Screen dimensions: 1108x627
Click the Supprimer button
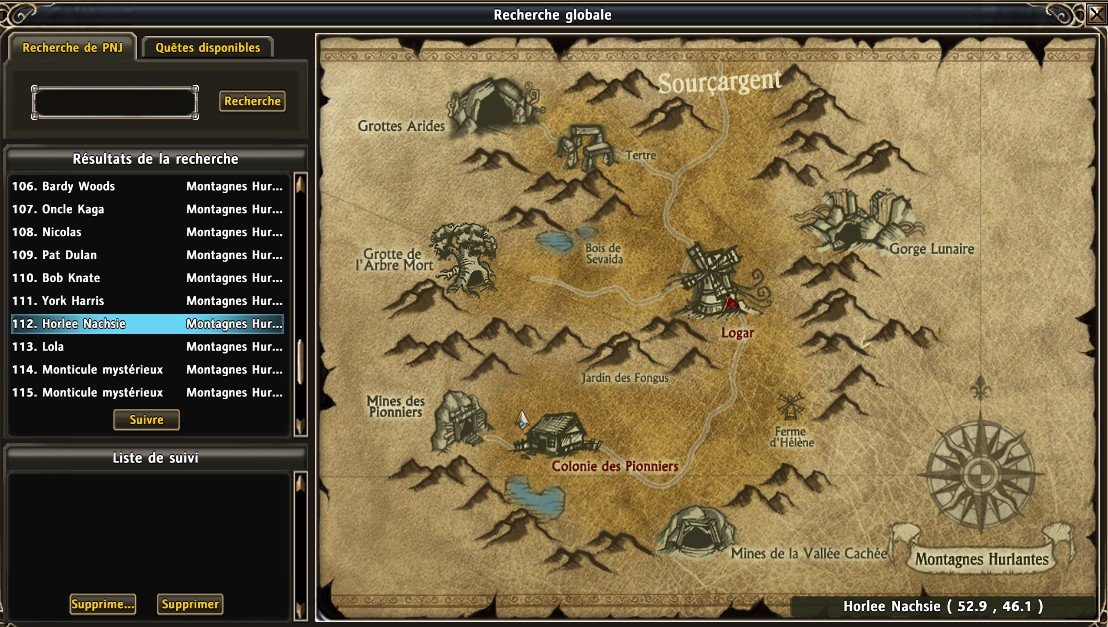click(x=190, y=604)
